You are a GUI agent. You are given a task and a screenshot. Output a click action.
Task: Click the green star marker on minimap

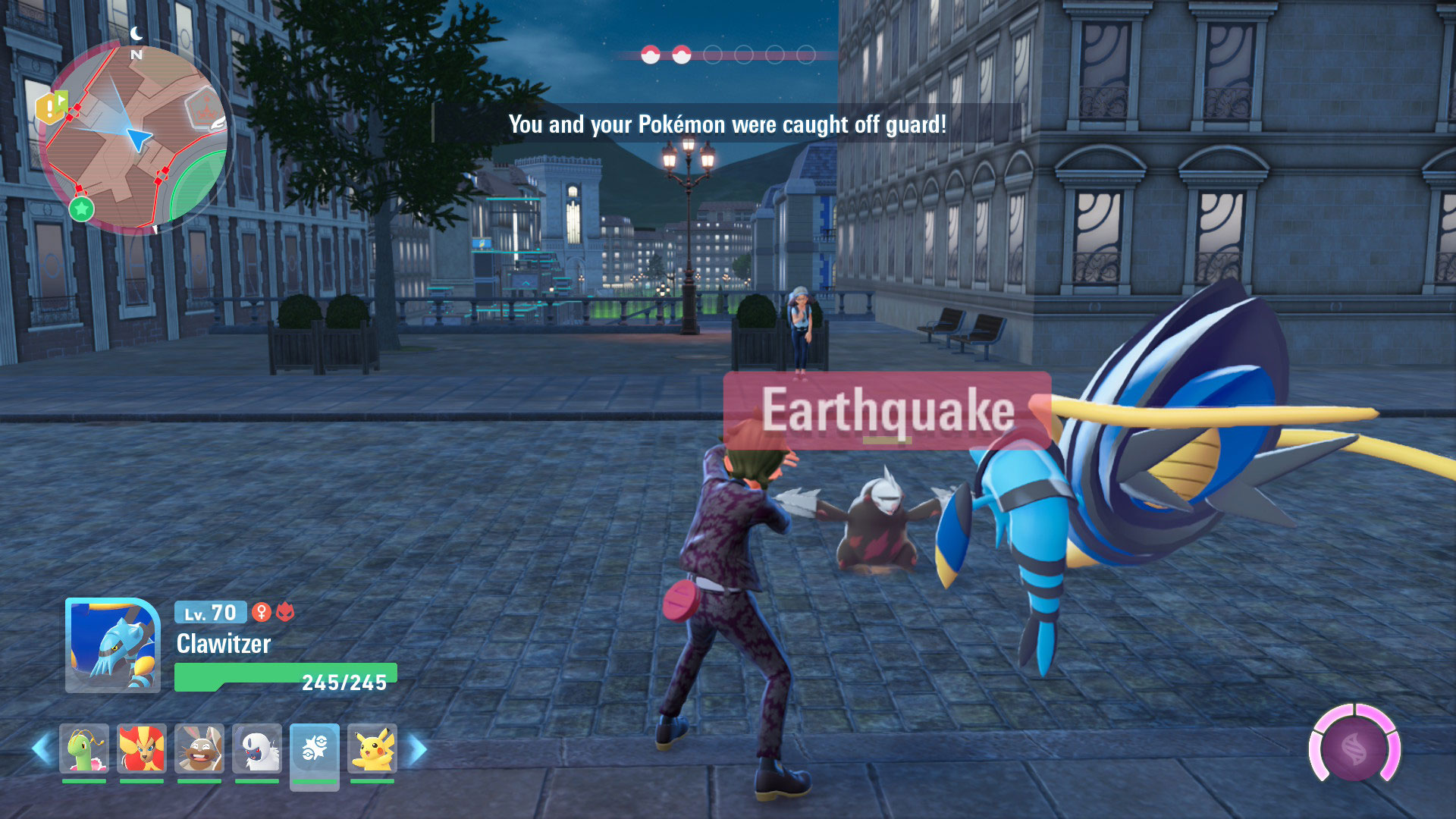coord(82,209)
